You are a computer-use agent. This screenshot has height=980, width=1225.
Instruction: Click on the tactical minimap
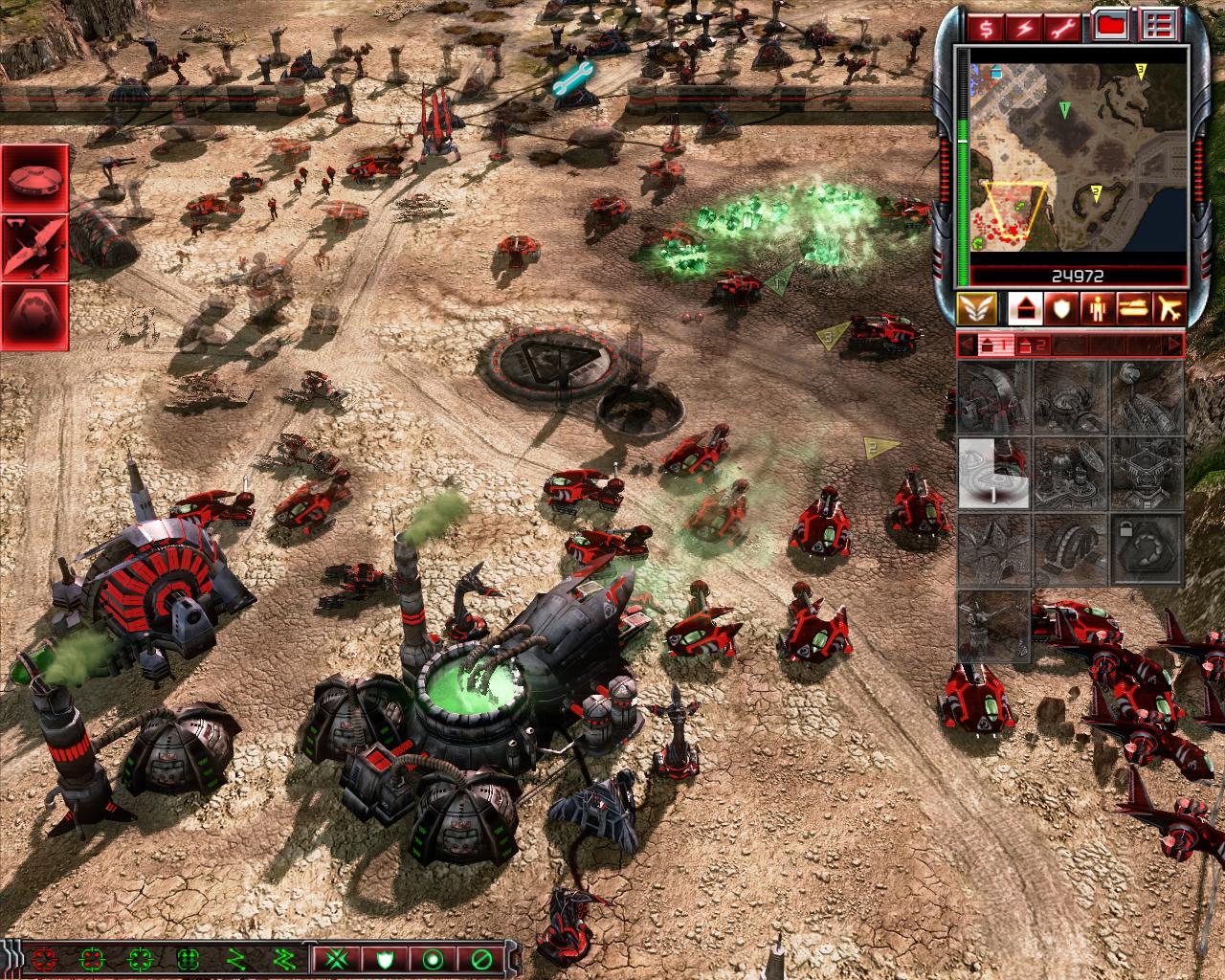tap(1078, 157)
